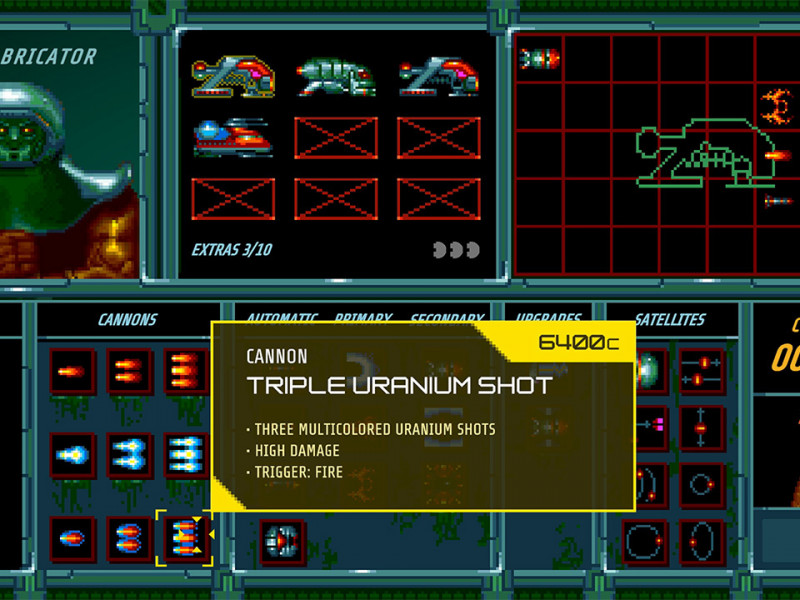Buy the triple orange fireball cannon

click(x=187, y=372)
